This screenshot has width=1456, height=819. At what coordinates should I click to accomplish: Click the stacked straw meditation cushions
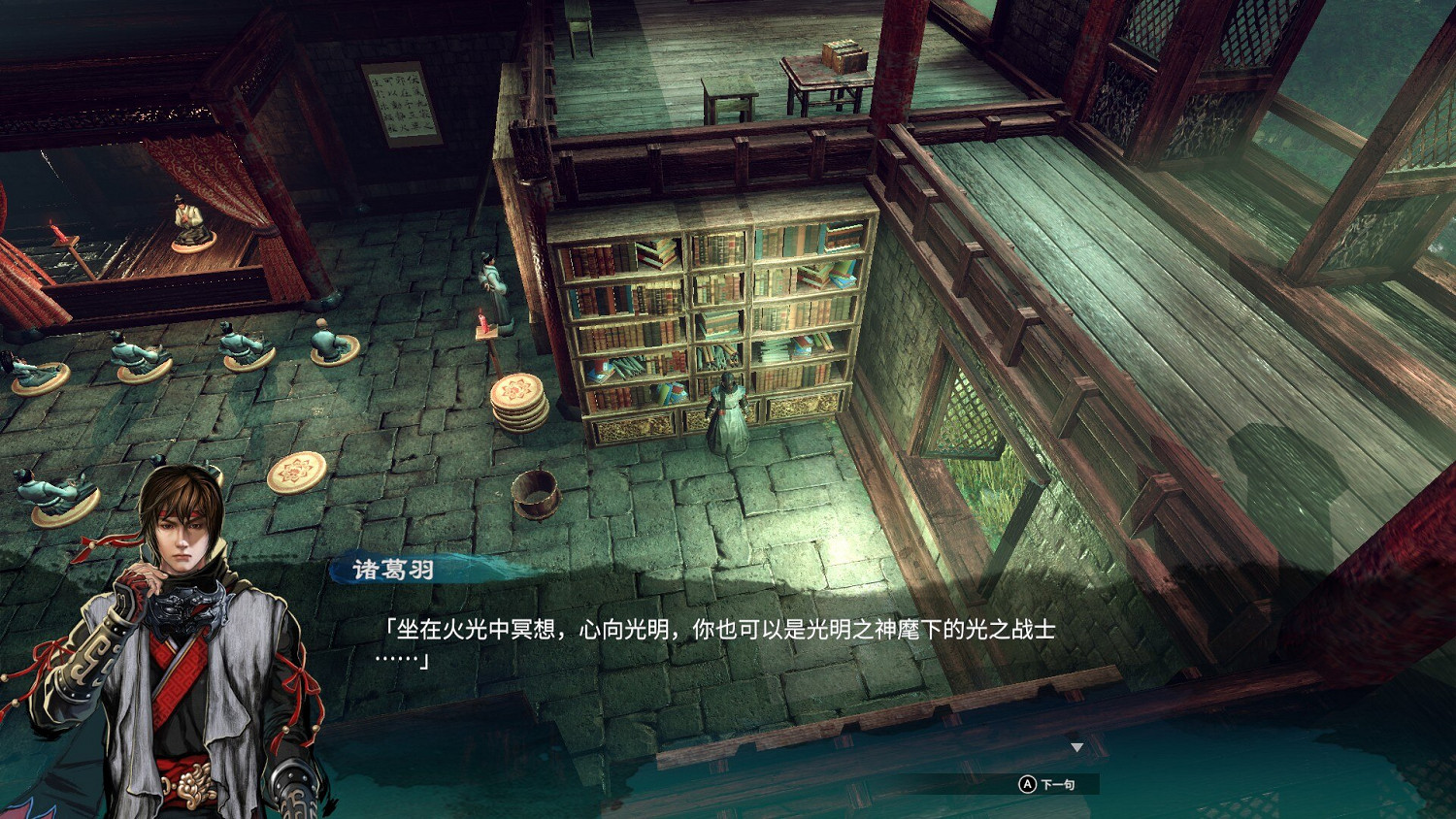pos(516,403)
